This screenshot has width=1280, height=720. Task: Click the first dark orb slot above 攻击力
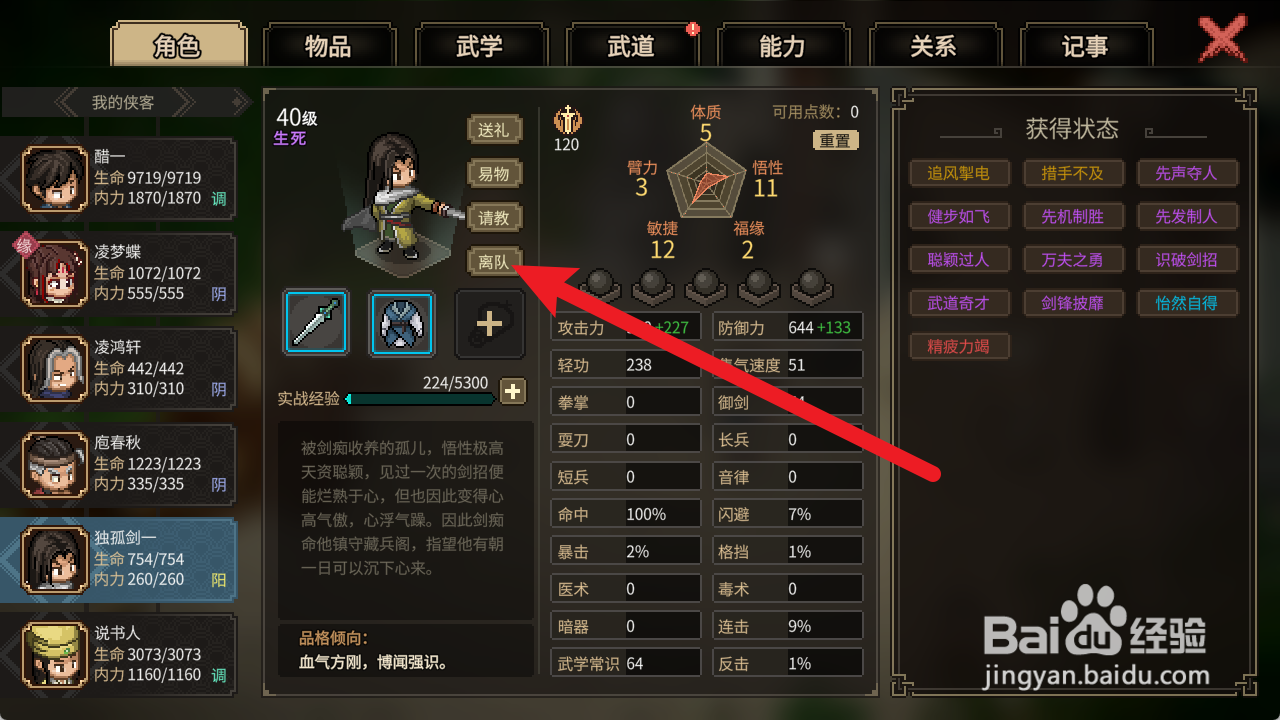pyautogui.click(x=599, y=287)
